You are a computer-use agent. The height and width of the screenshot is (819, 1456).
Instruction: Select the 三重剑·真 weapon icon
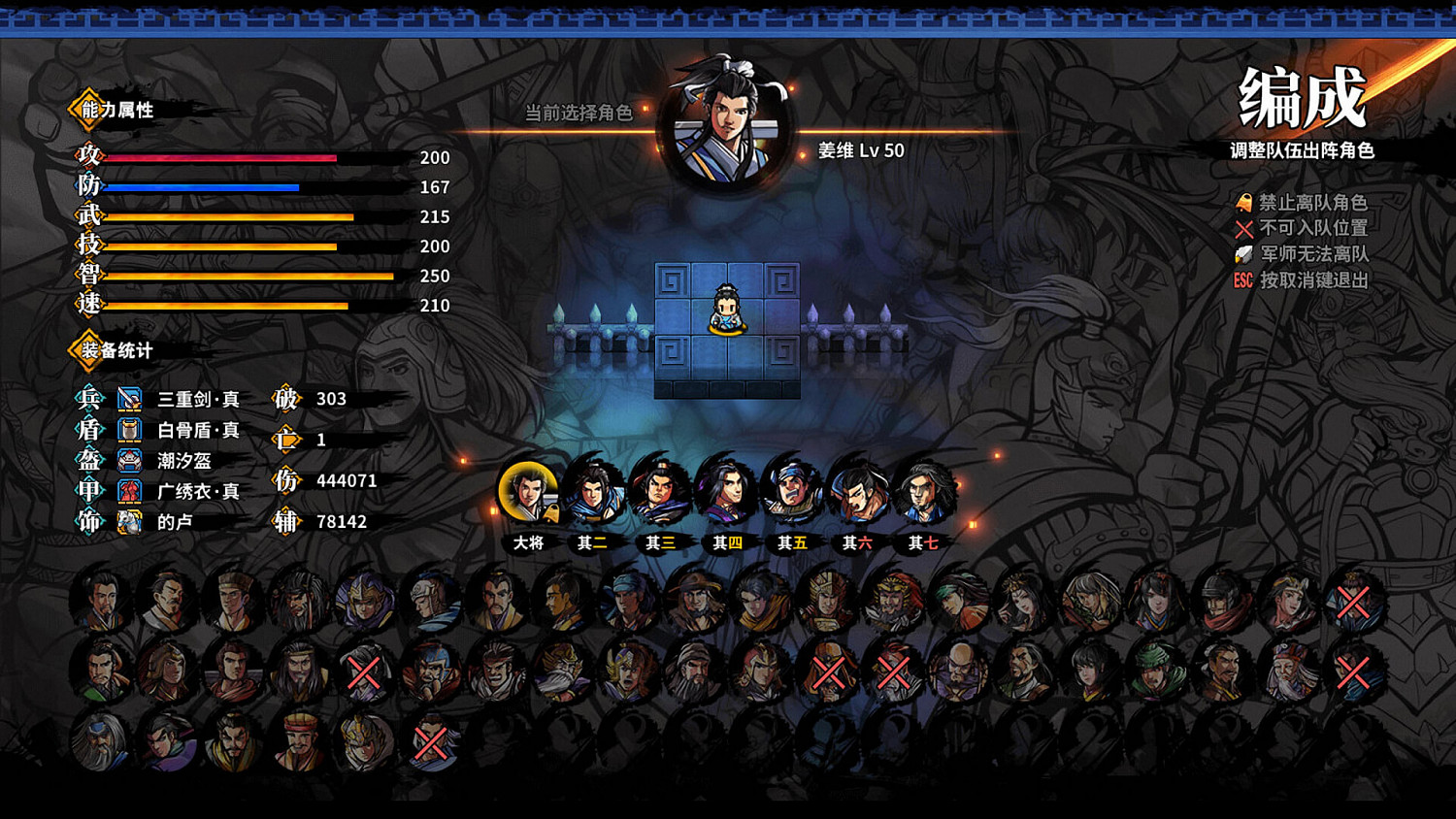[127, 399]
